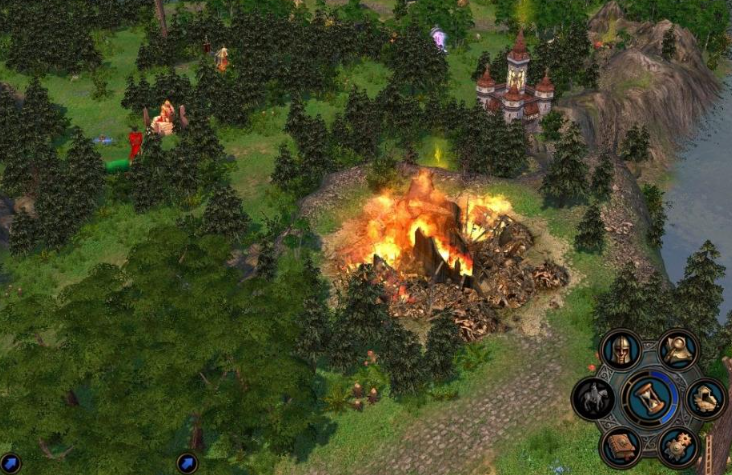Open the system menu gears icon
Image resolution: width=732 pixels, height=475 pixels.
pos(679,446)
